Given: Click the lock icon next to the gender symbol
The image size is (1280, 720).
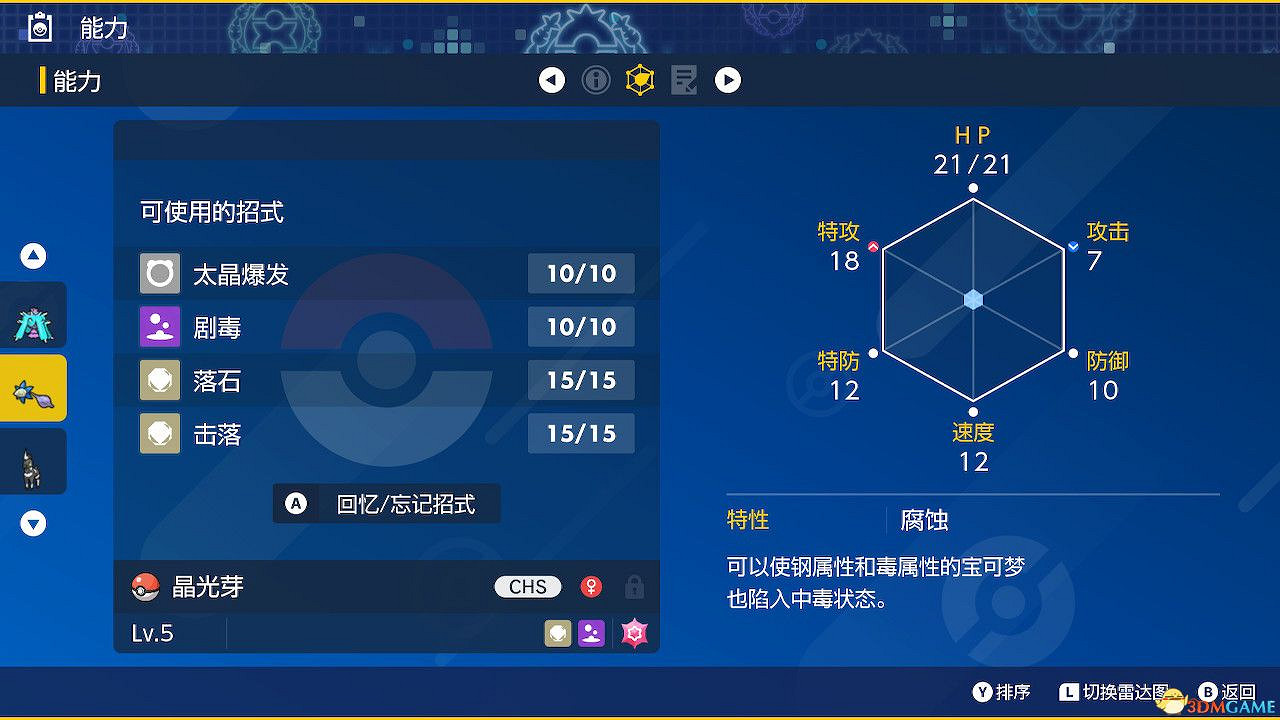Looking at the screenshot, I should click(635, 588).
